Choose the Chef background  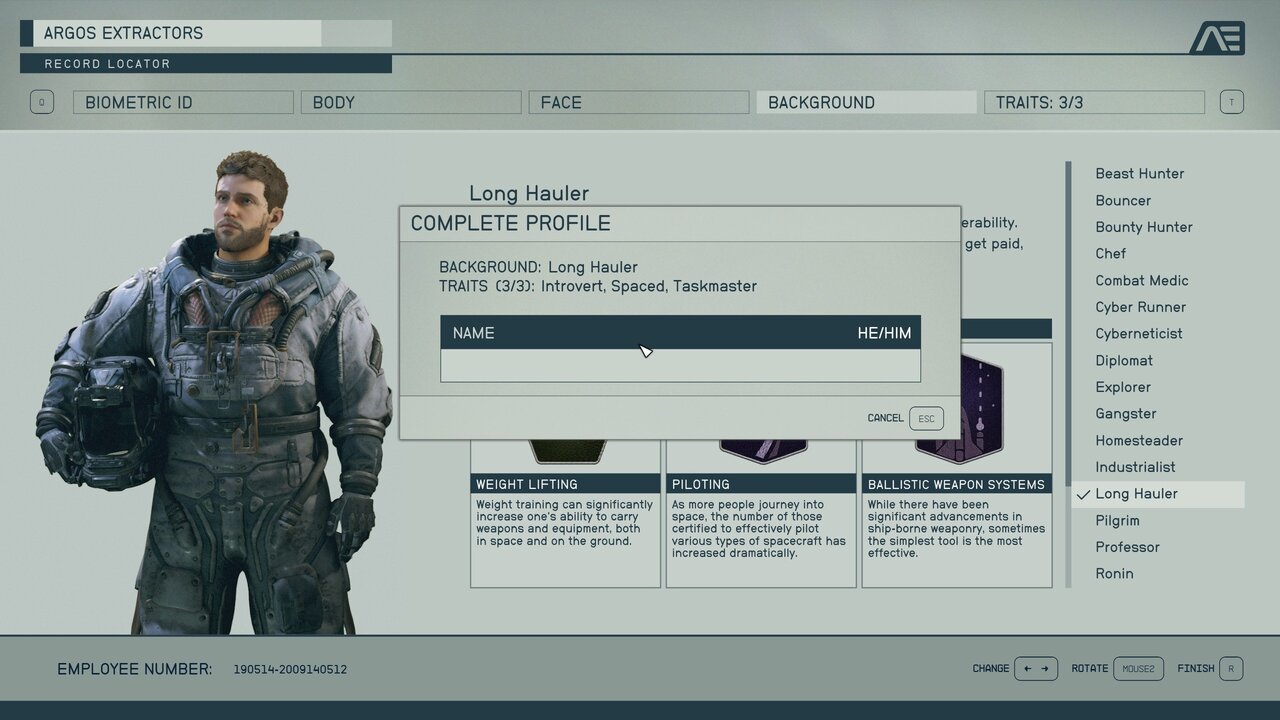pyautogui.click(x=1110, y=254)
